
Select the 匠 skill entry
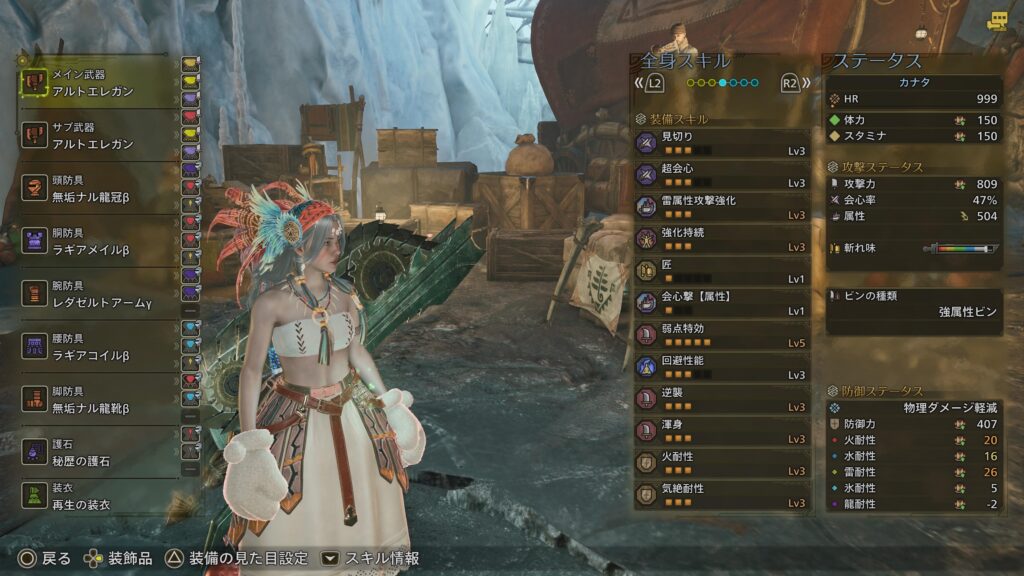[x=722, y=271]
